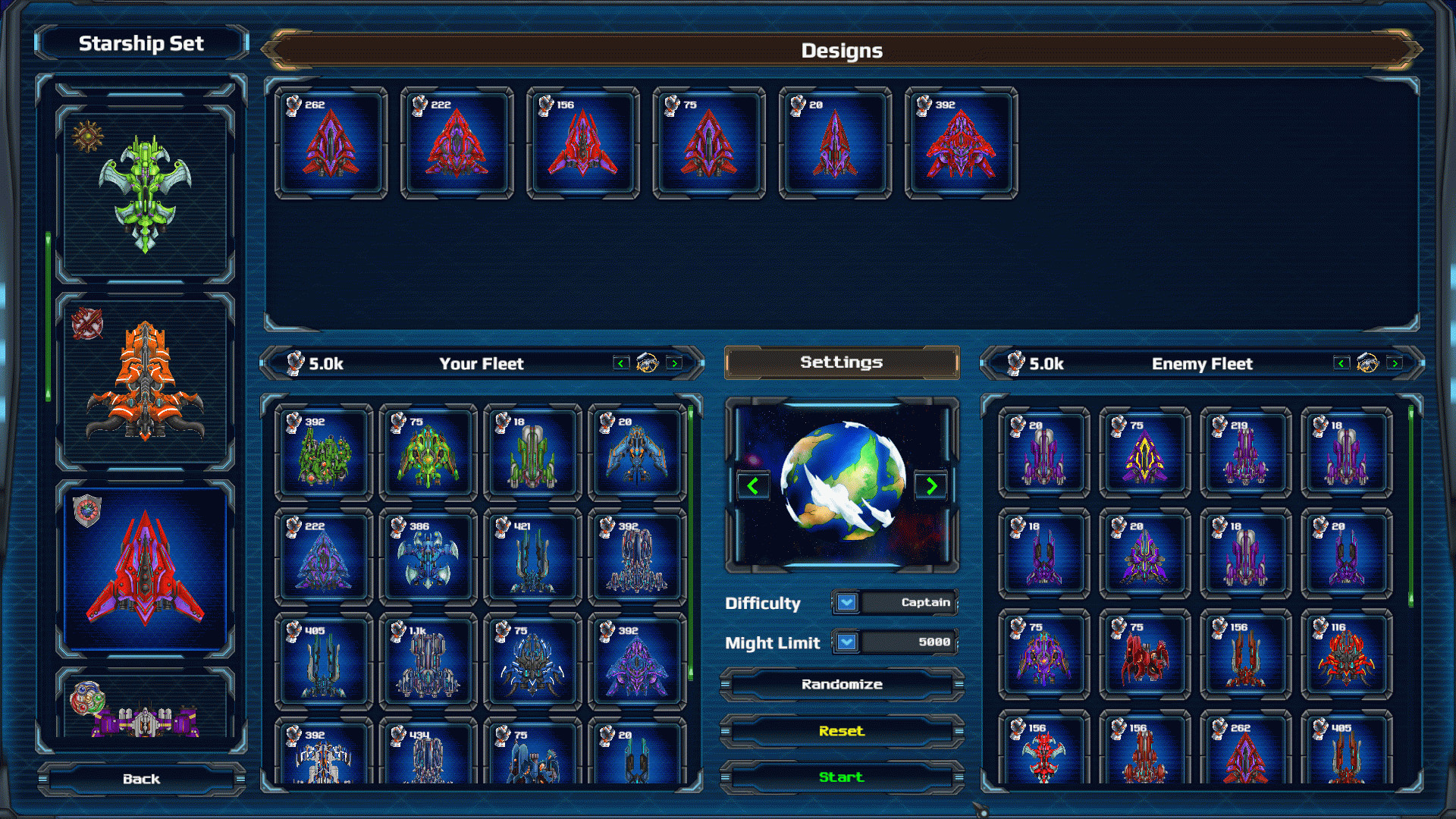Select the green starship set
Image resolution: width=1456 pixels, height=819 pixels.
coord(145,193)
